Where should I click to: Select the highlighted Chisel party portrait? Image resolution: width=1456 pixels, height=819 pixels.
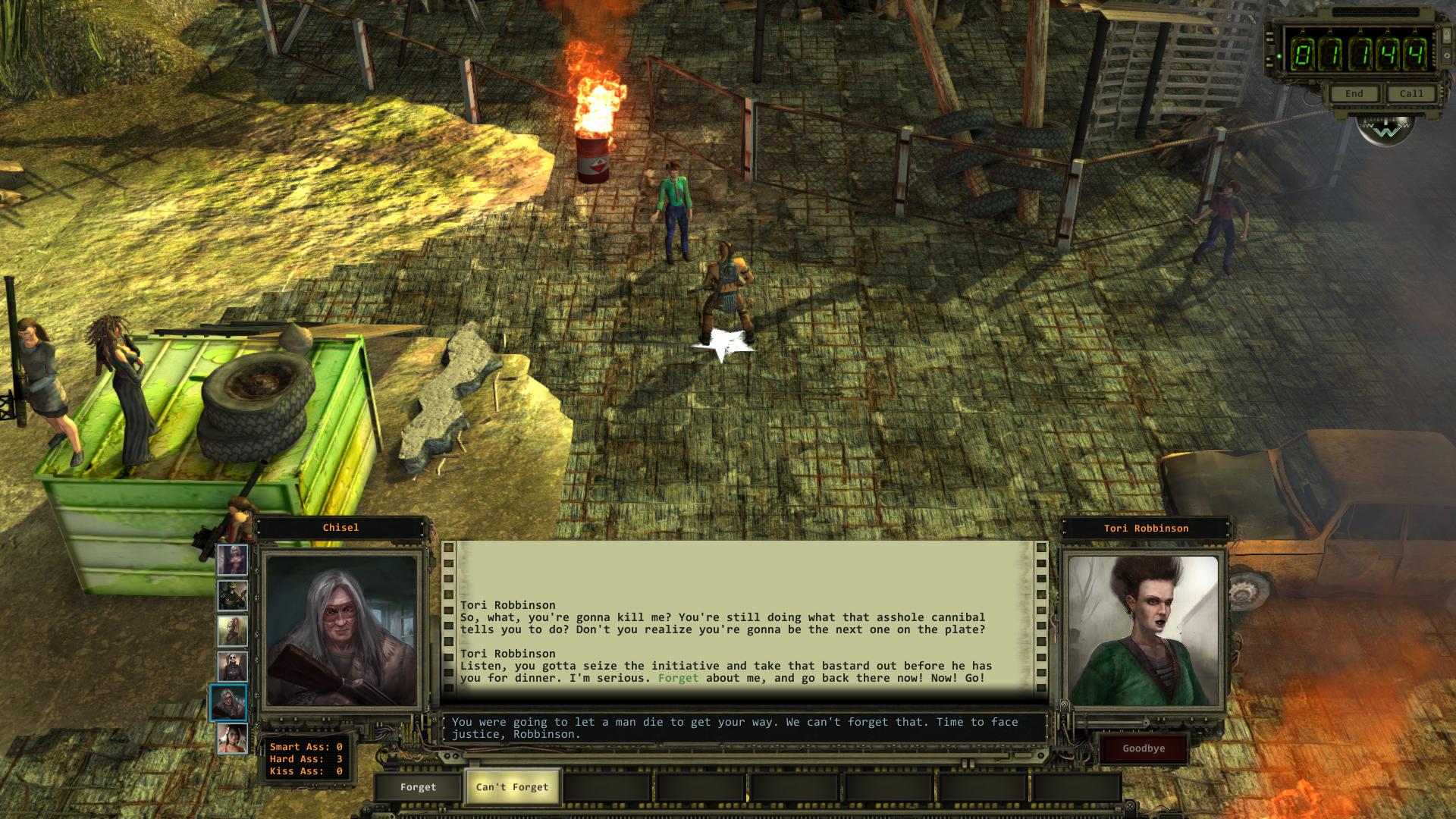point(228,702)
